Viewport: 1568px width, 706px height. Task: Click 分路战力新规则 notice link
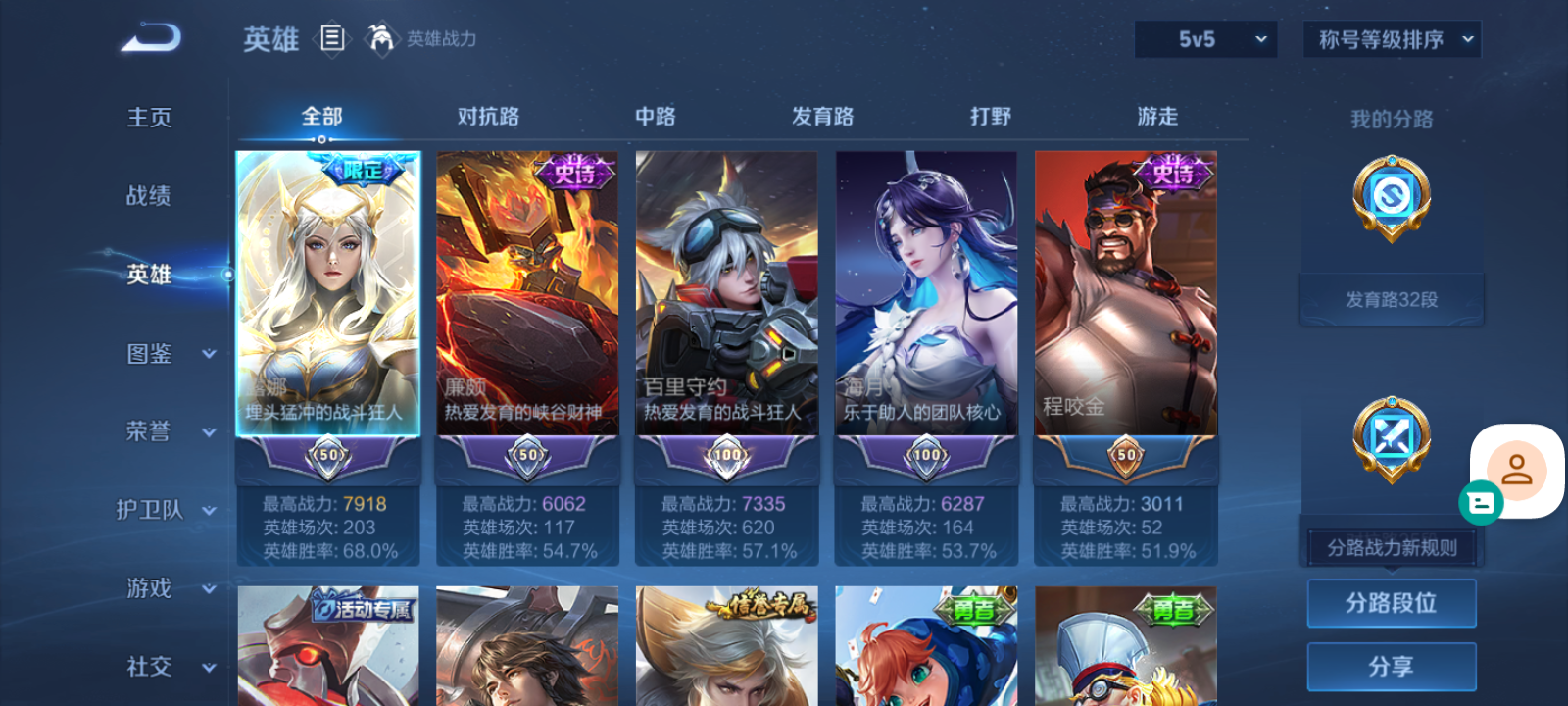coord(1392,546)
